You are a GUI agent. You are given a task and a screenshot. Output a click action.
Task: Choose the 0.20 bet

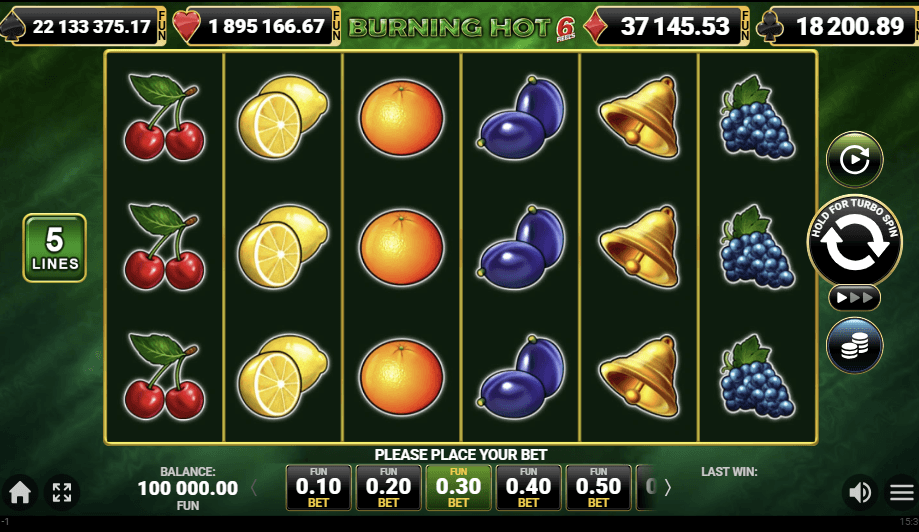[x=389, y=487]
